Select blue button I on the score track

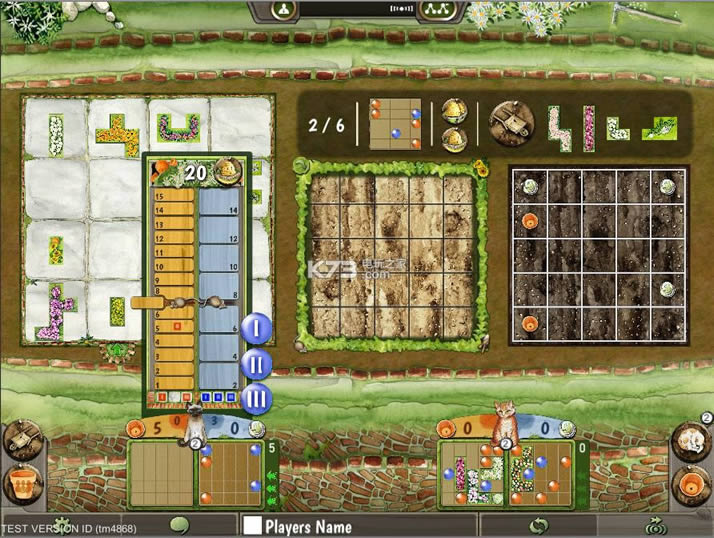click(x=256, y=328)
